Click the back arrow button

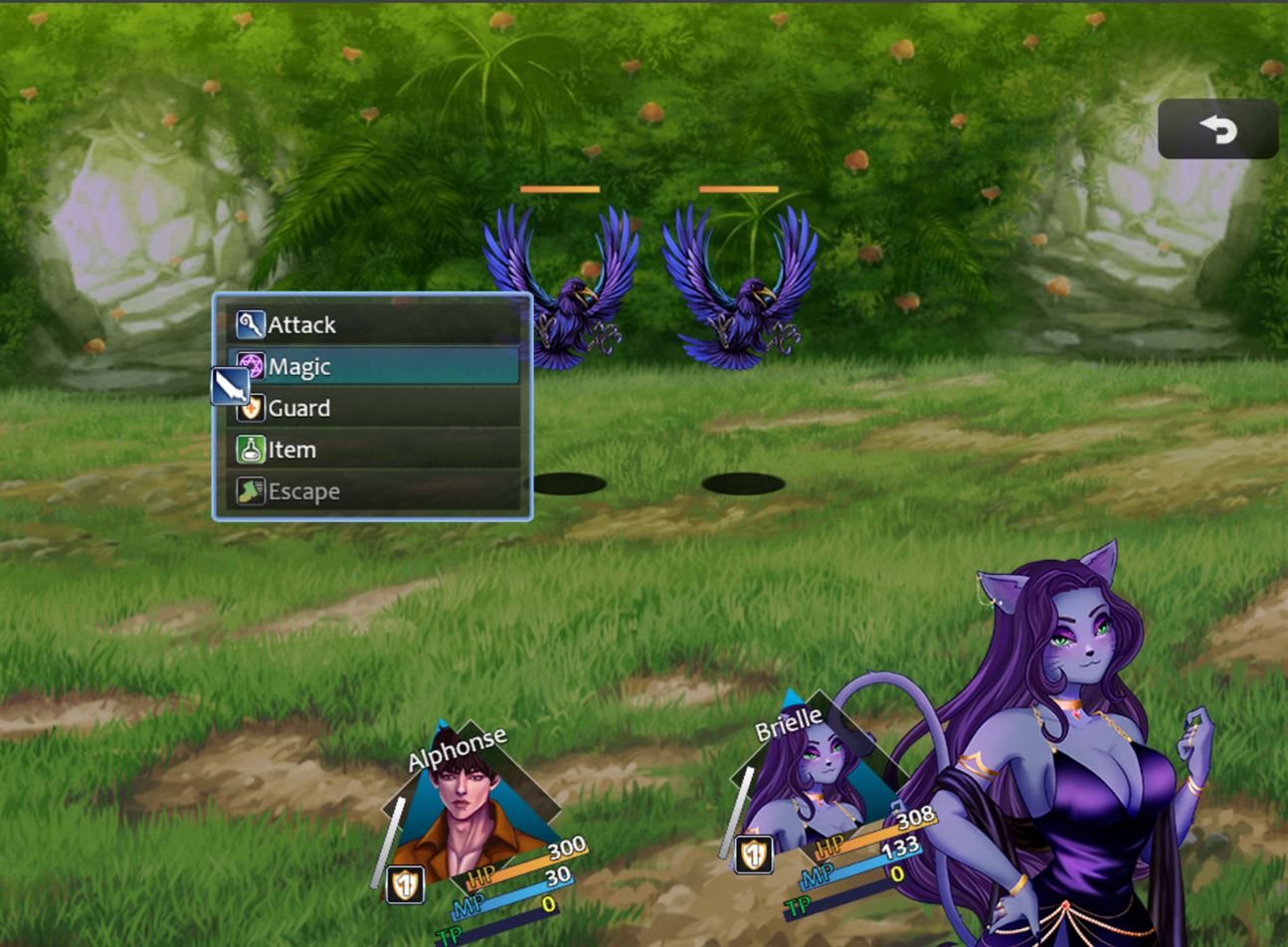tap(1217, 129)
